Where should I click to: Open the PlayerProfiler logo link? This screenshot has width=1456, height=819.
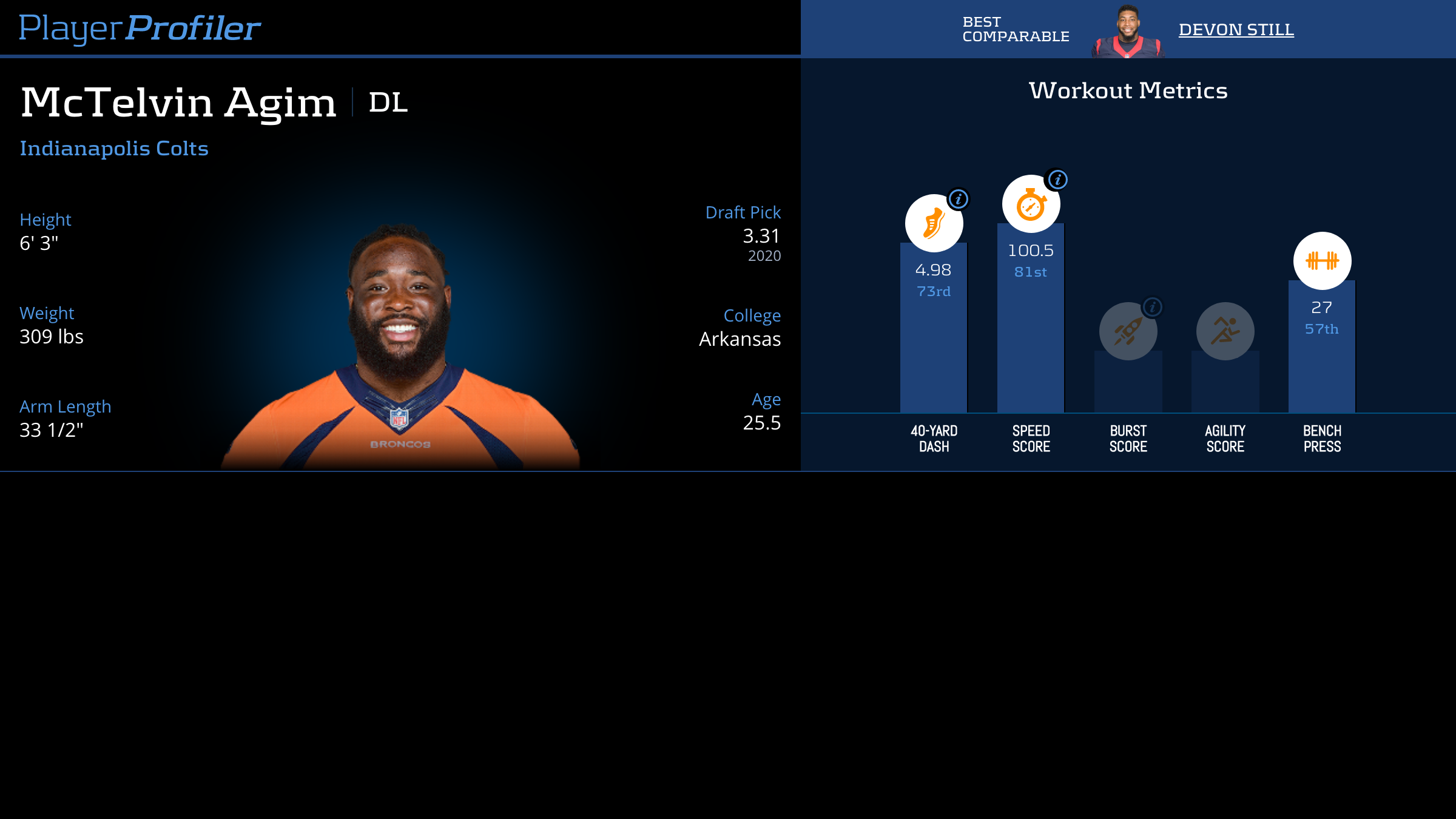coord(140,29)
